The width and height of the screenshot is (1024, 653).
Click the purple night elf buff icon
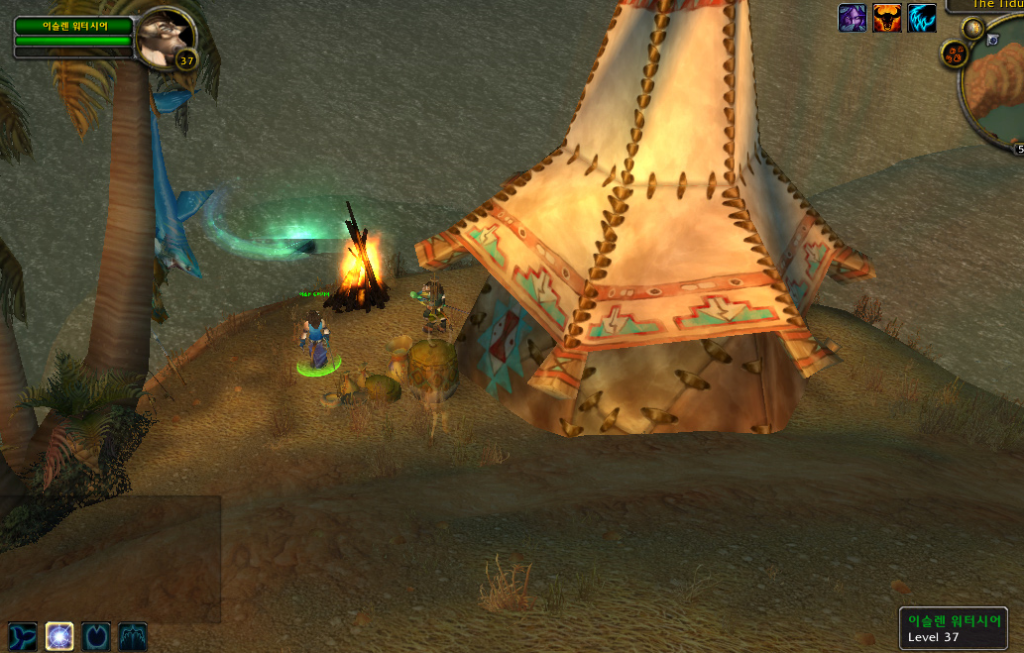pos(852,18)
